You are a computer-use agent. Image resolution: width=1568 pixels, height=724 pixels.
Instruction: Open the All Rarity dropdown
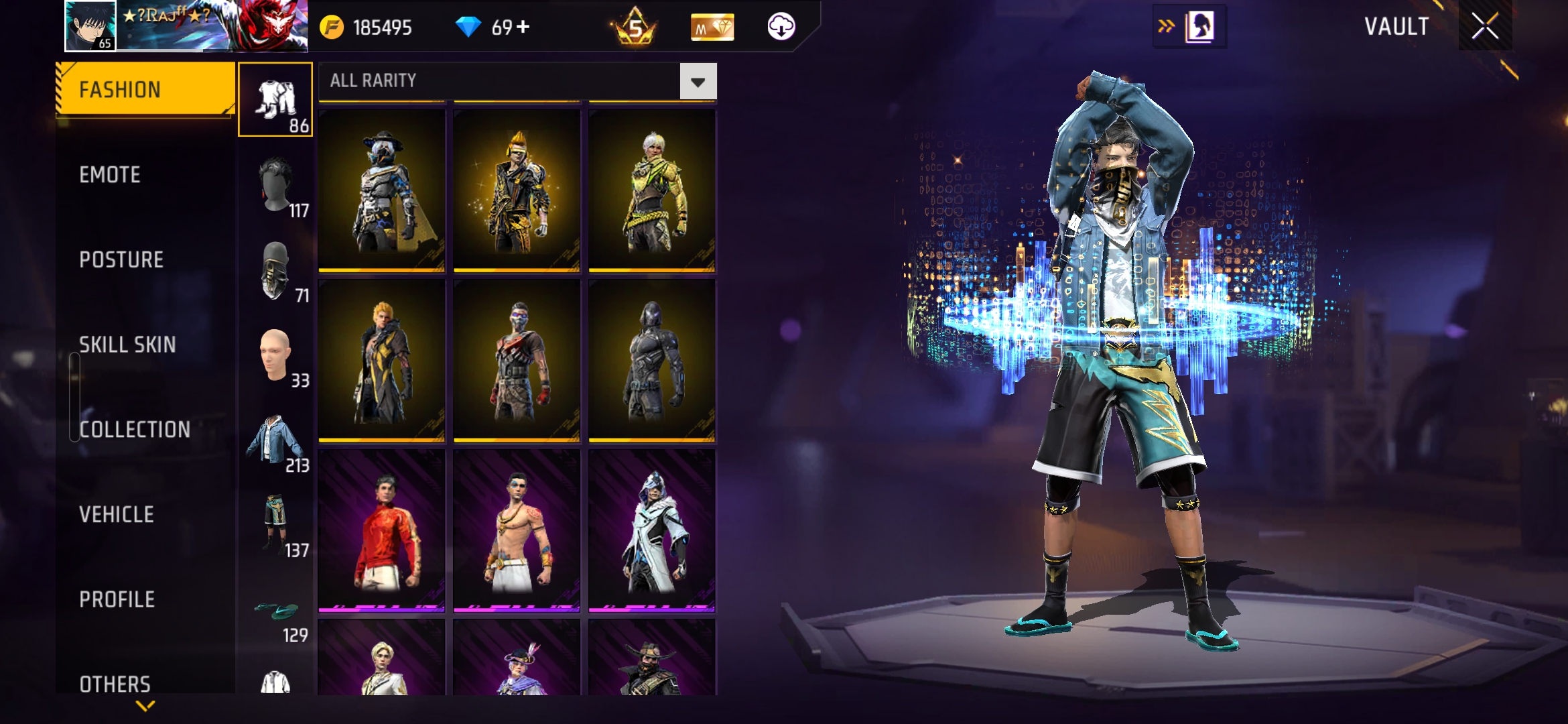698,82
